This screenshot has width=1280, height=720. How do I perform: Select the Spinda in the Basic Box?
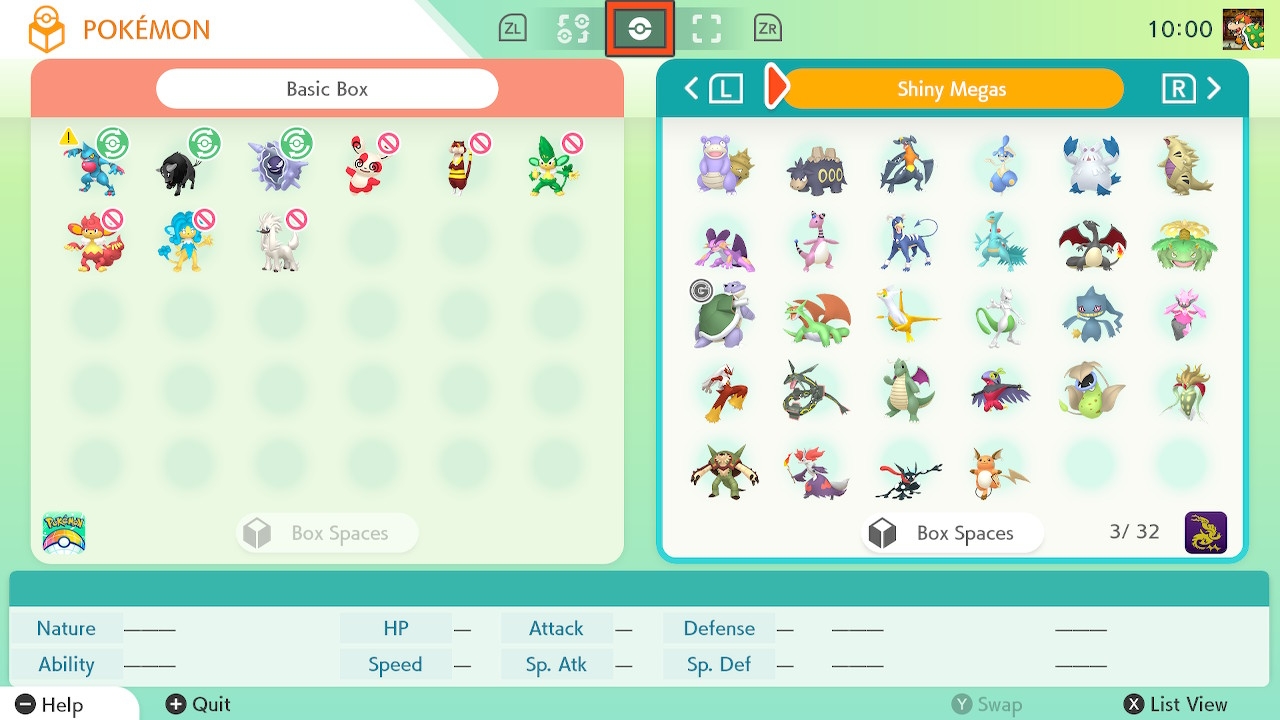[369, 166]
